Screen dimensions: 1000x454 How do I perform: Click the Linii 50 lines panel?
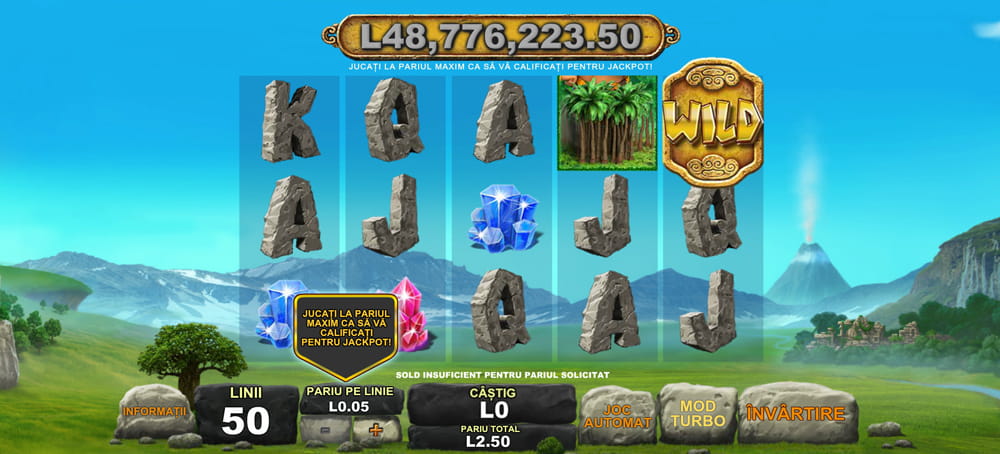click(245, 414)
